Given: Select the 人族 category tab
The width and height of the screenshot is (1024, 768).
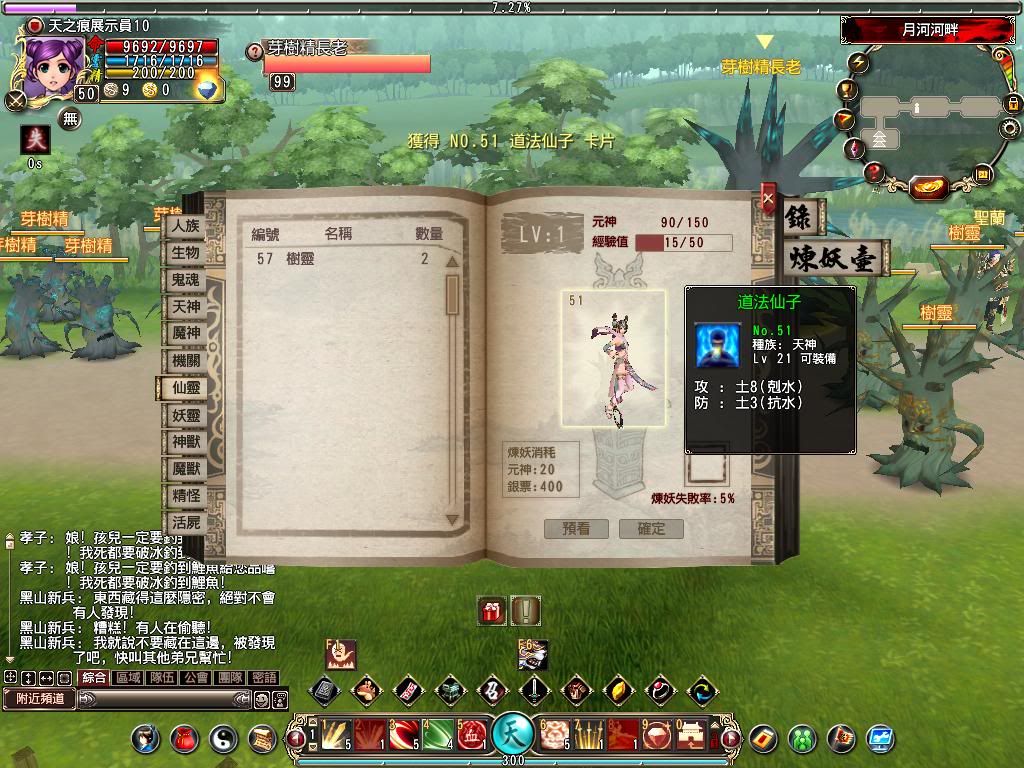Looking at the screenshot, I should pos(185,226).
